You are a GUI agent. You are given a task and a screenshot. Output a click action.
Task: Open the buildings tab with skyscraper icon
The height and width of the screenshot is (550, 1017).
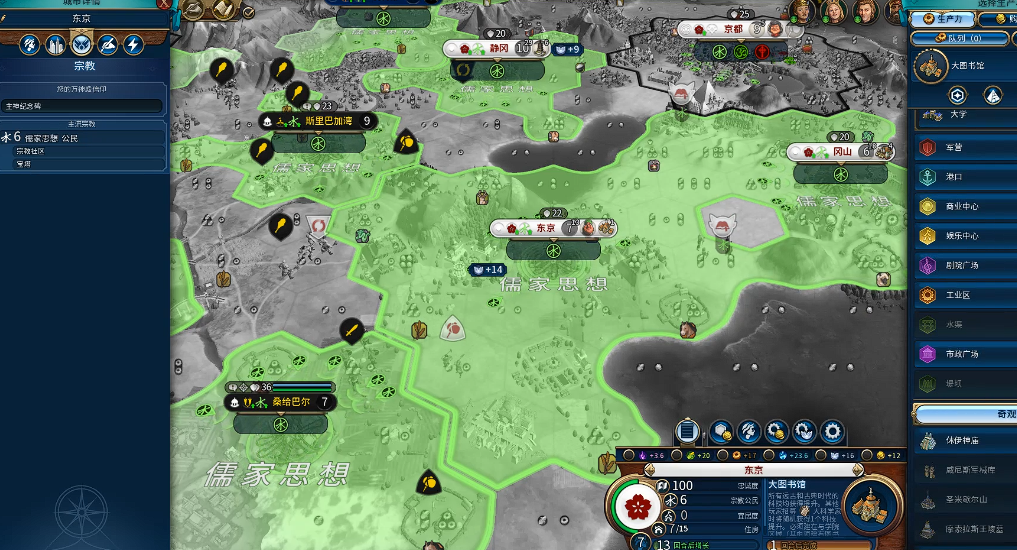click(56, 44)
